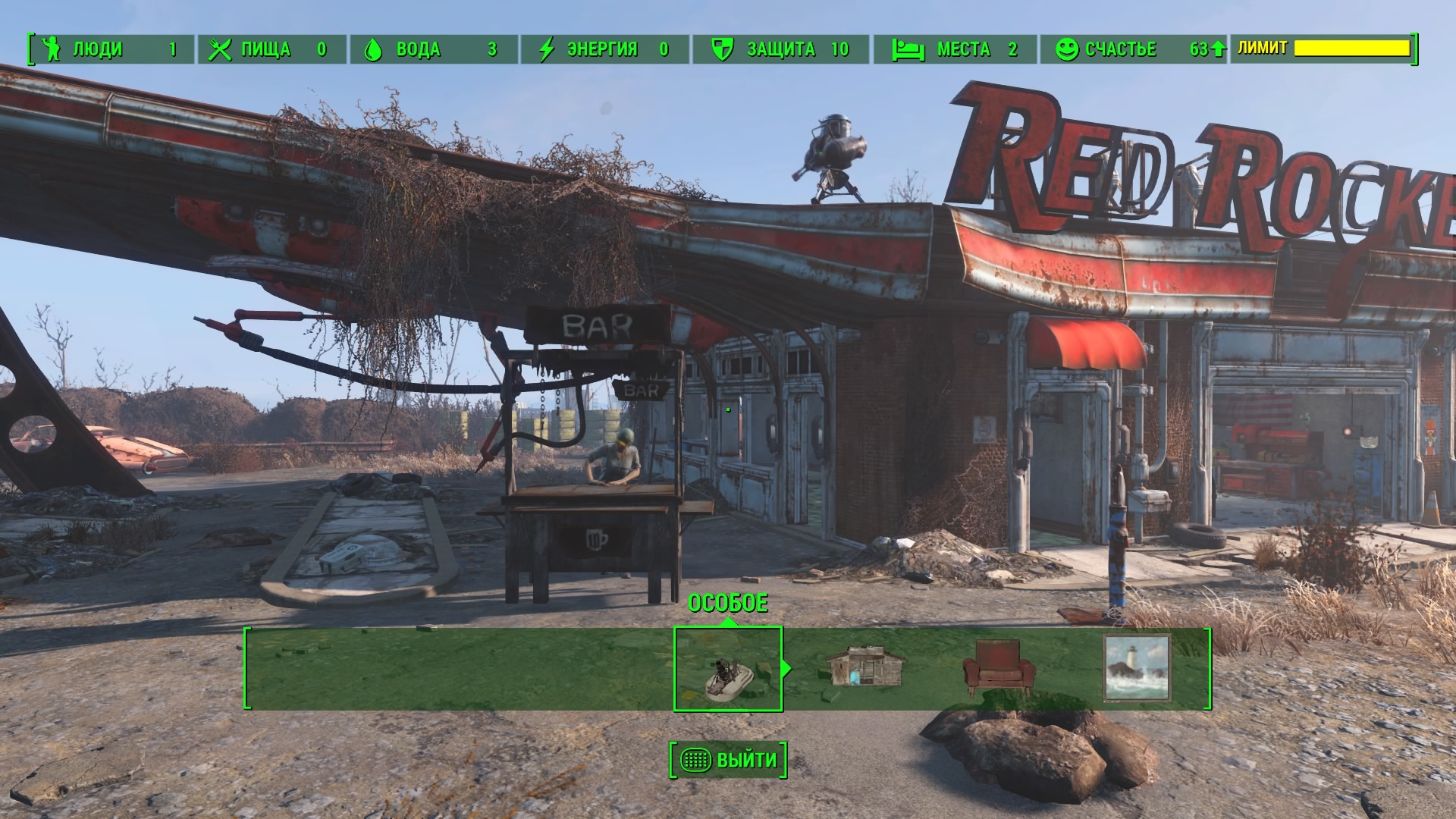Exit workshop mode with Выйти
This screenshot has width=1456, height=819.
[x=728, y=760]
